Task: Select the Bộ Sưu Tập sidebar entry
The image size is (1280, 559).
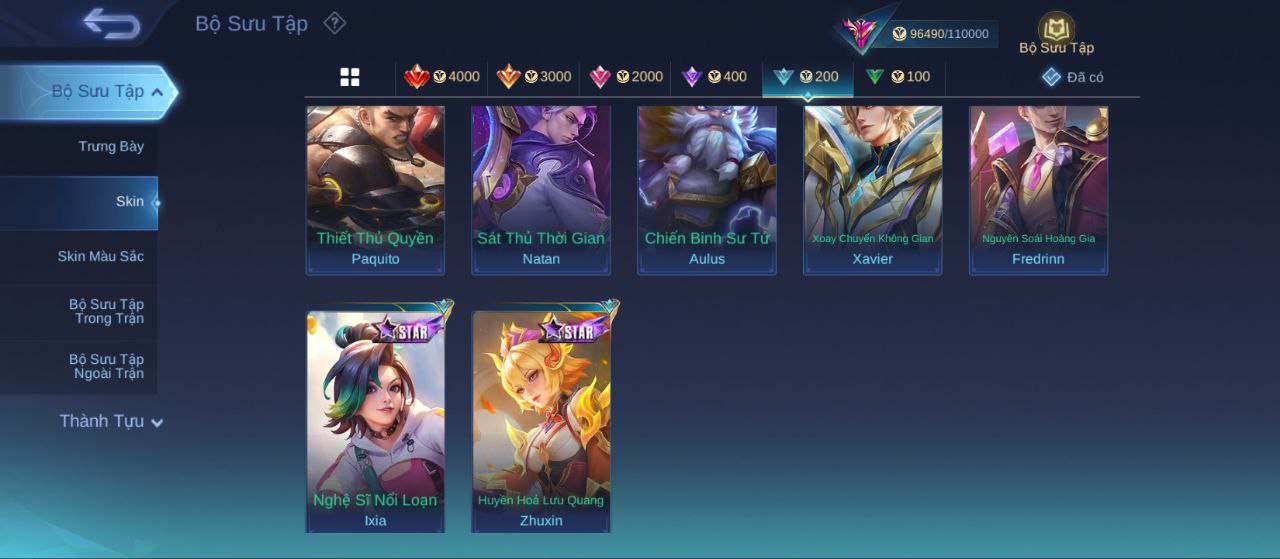Action: click(x=97, y=92)
